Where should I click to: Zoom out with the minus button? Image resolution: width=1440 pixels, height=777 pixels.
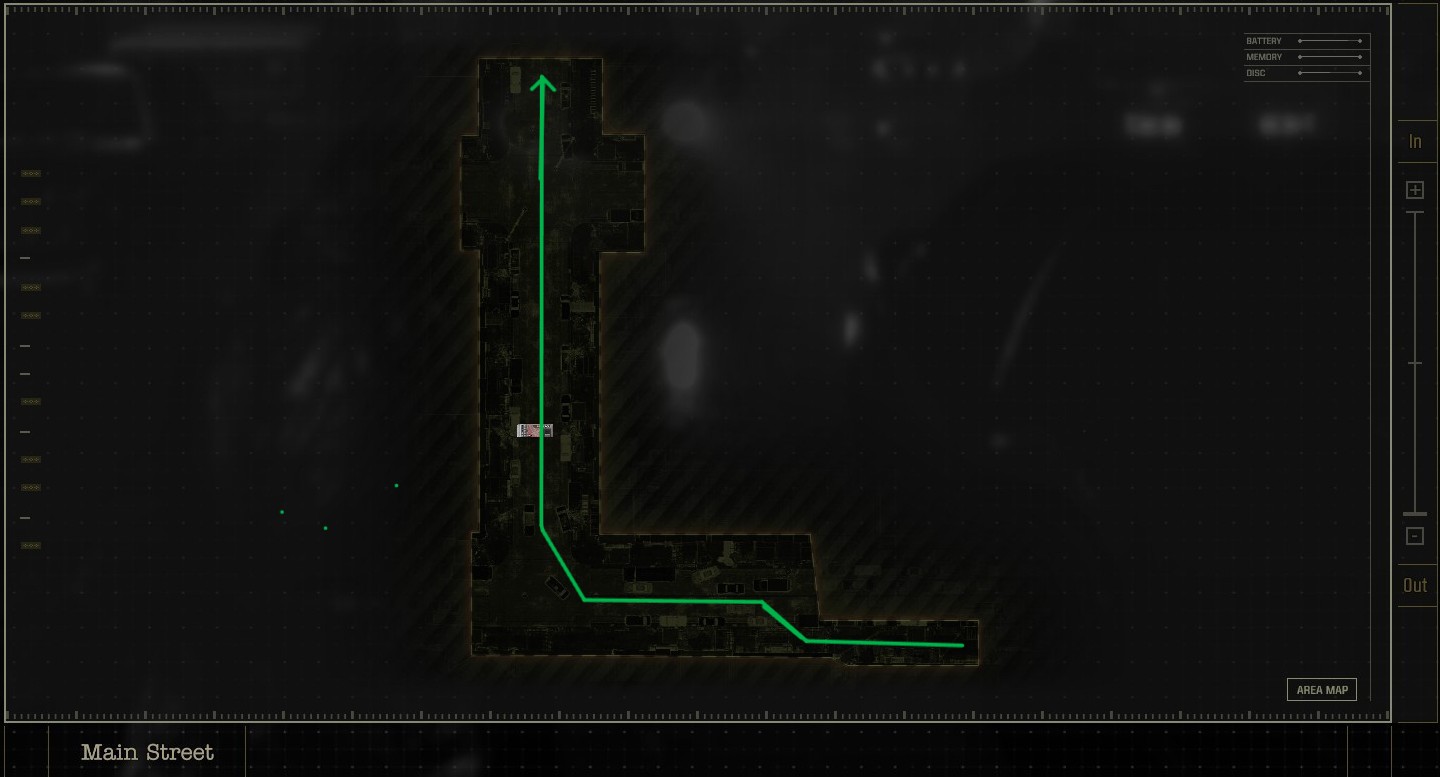click(1415, 536)
